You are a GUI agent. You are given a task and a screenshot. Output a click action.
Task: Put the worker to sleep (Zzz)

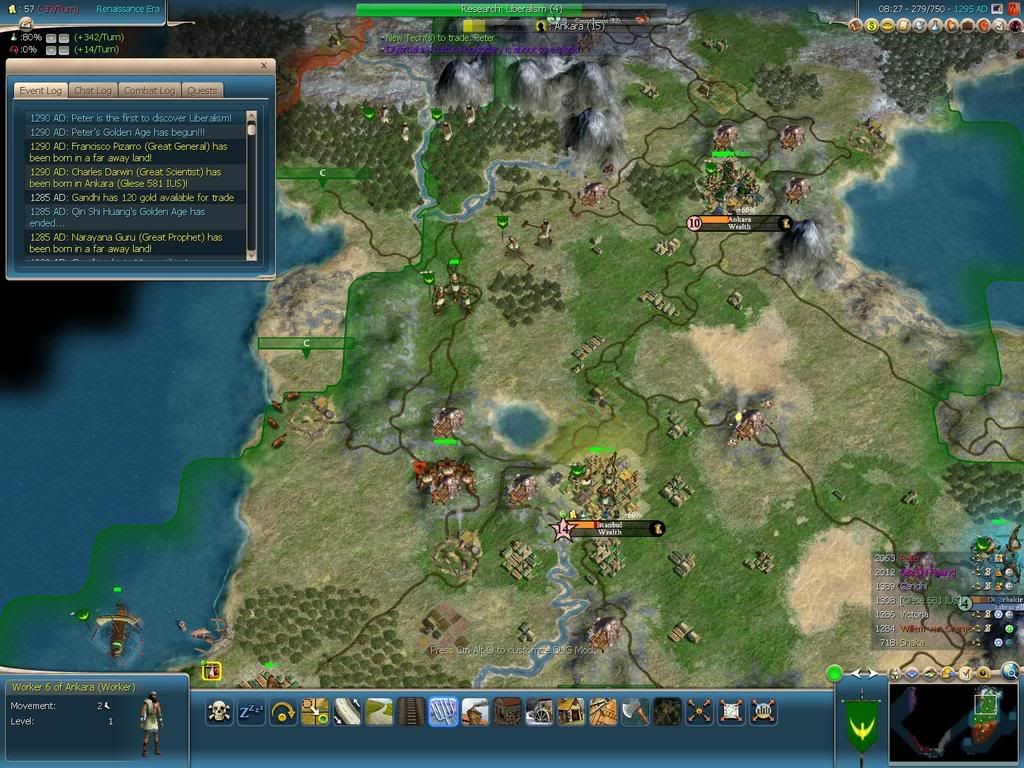point(251,711)
